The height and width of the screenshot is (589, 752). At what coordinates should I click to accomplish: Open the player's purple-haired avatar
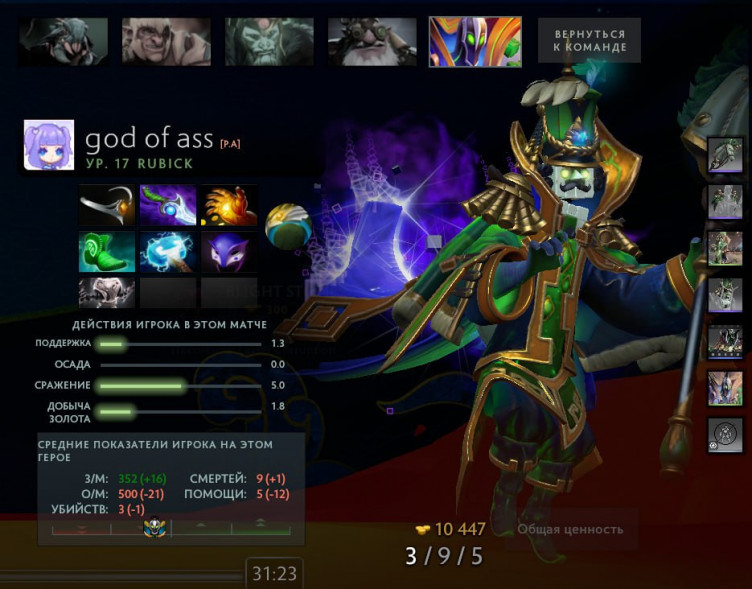pos(49,147)
